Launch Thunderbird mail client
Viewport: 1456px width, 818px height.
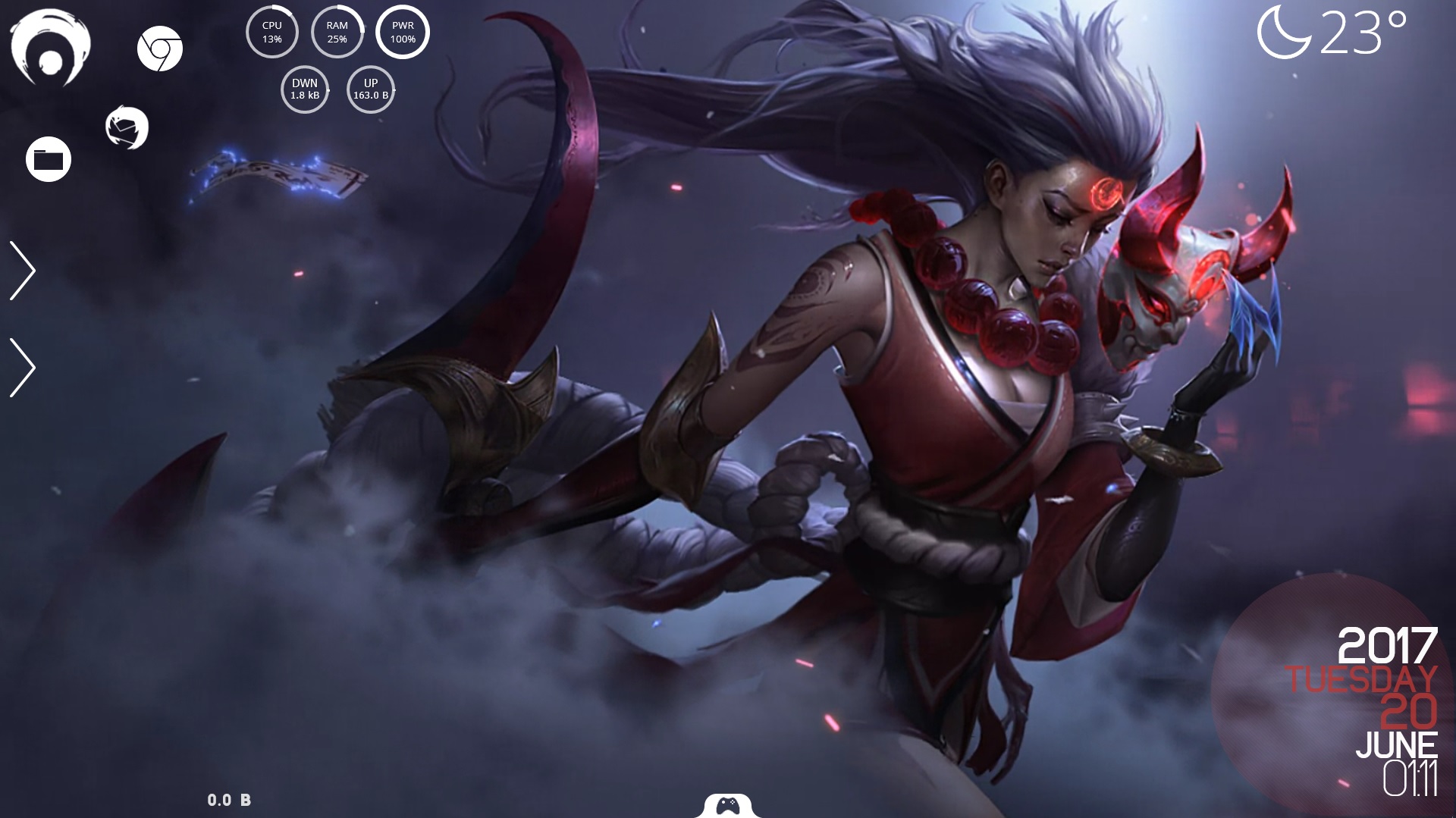(126, 127)
